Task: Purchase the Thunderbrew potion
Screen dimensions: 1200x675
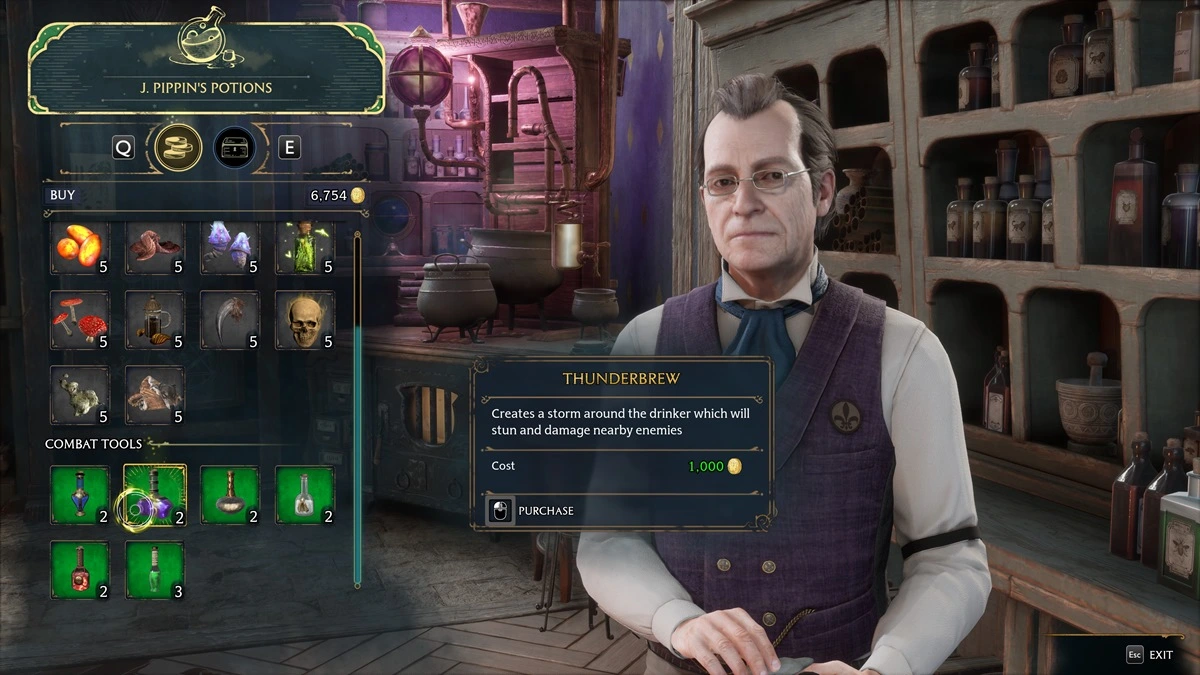Action: [533, 511]
